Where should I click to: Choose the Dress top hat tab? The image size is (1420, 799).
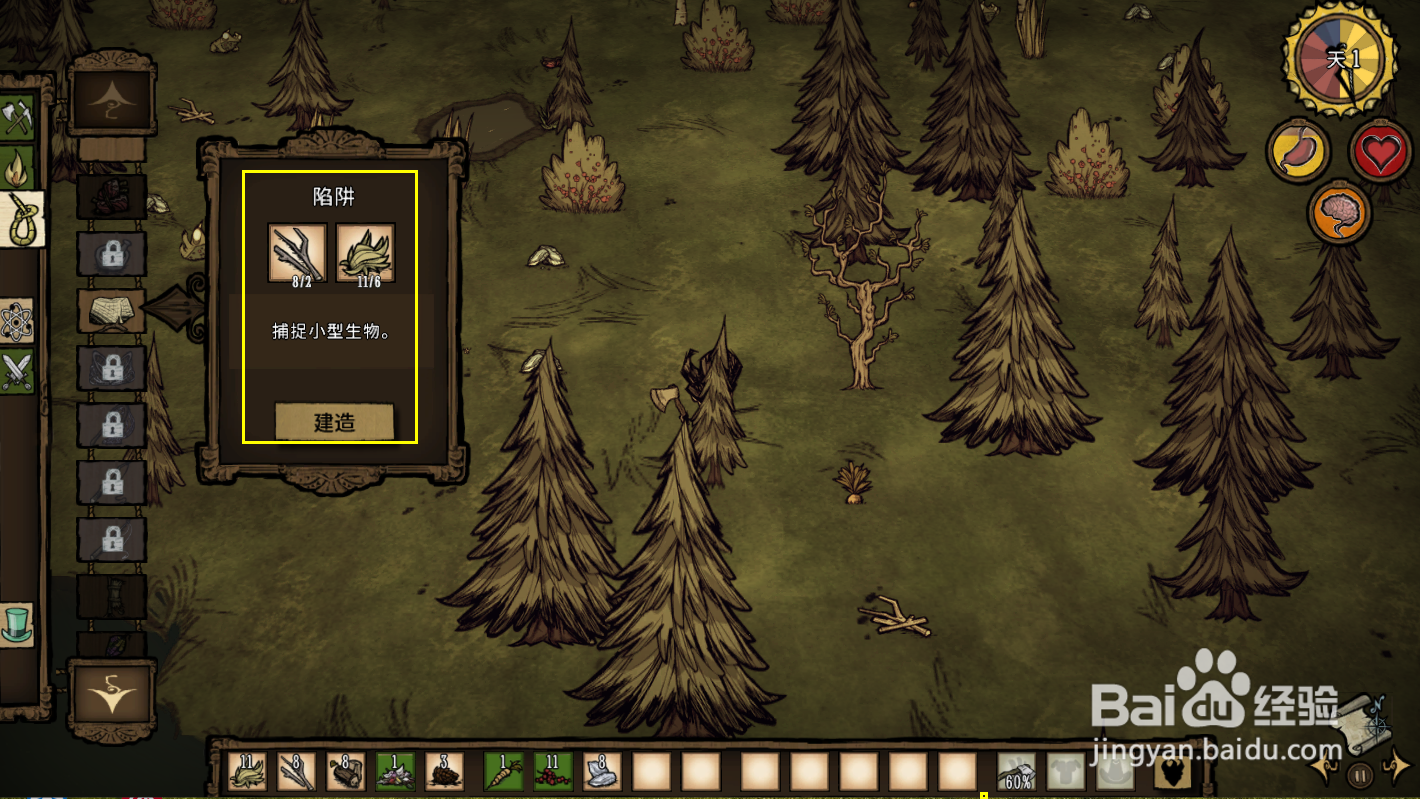[x=17, y=622]
